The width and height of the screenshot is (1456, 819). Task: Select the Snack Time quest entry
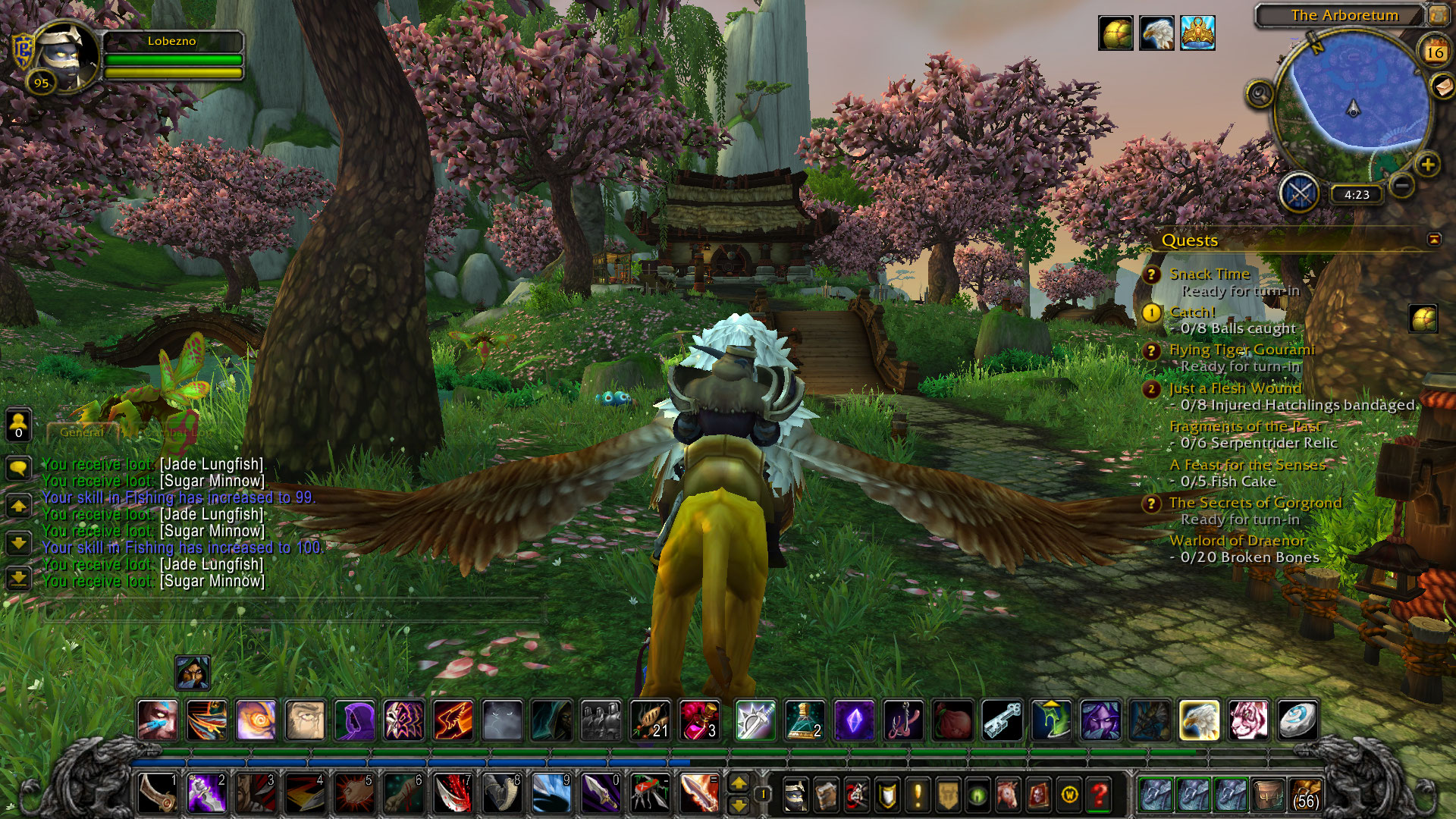pyautogui.click(x=1209, y=274)
